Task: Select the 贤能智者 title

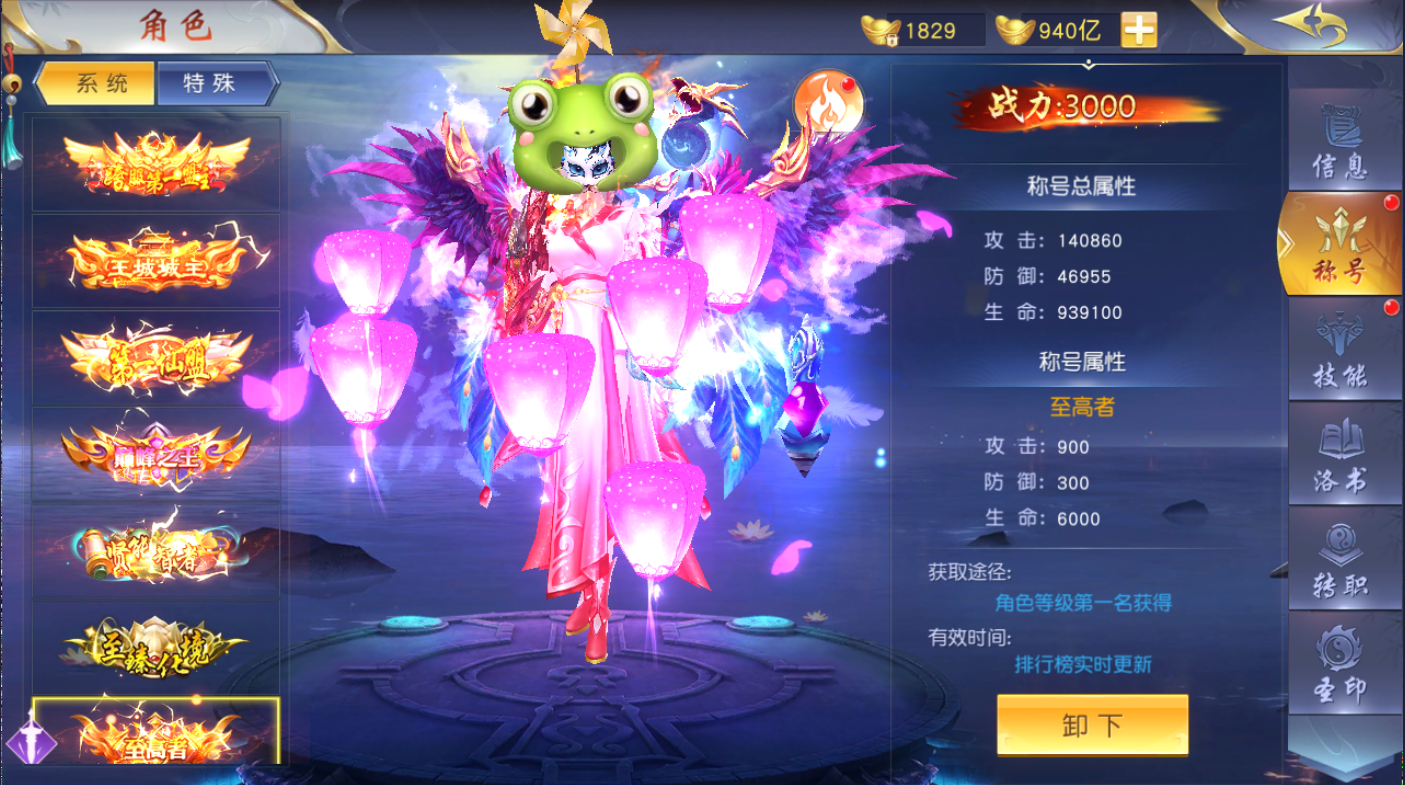Action: pos(155,550)
